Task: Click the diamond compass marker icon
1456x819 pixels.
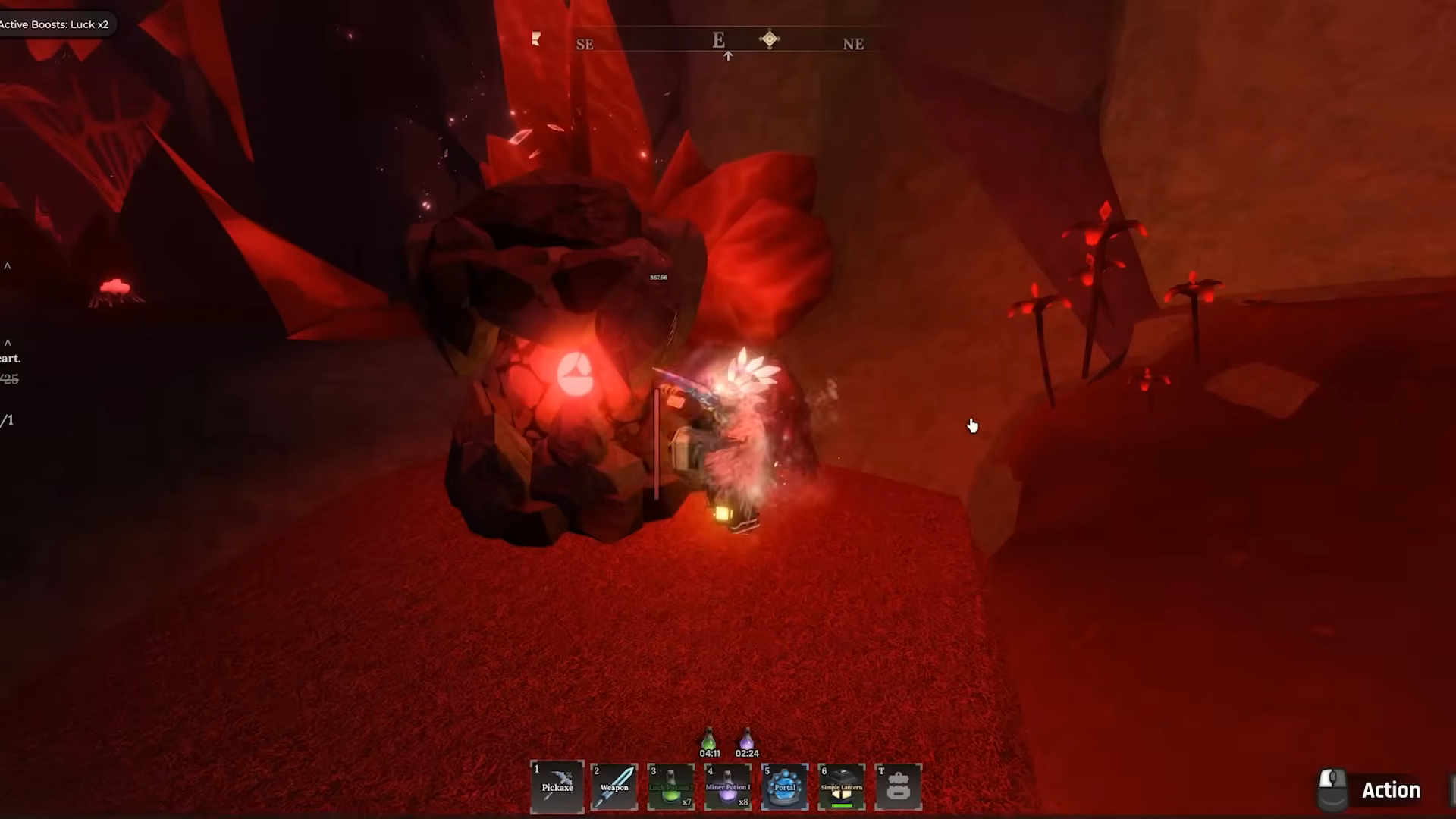Action: click(770, 39)
